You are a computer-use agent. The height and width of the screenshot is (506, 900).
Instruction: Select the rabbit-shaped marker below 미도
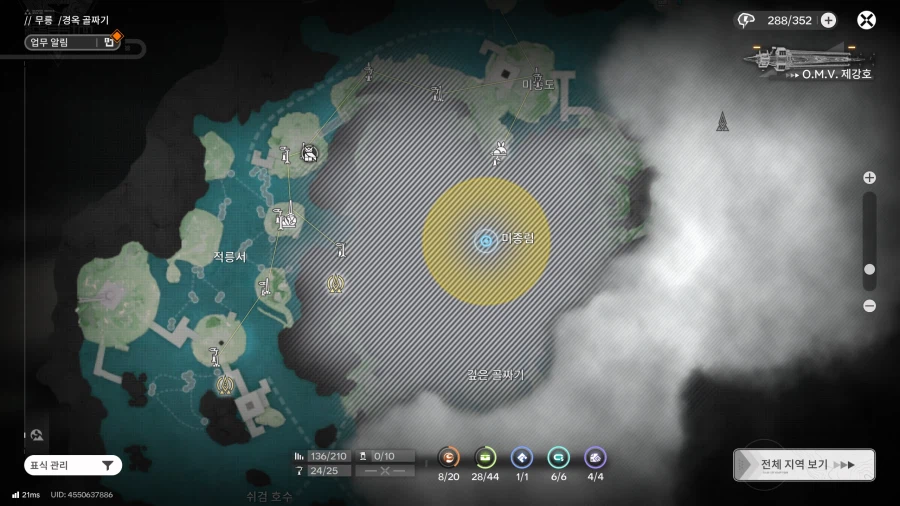click(x=499, y=151)
